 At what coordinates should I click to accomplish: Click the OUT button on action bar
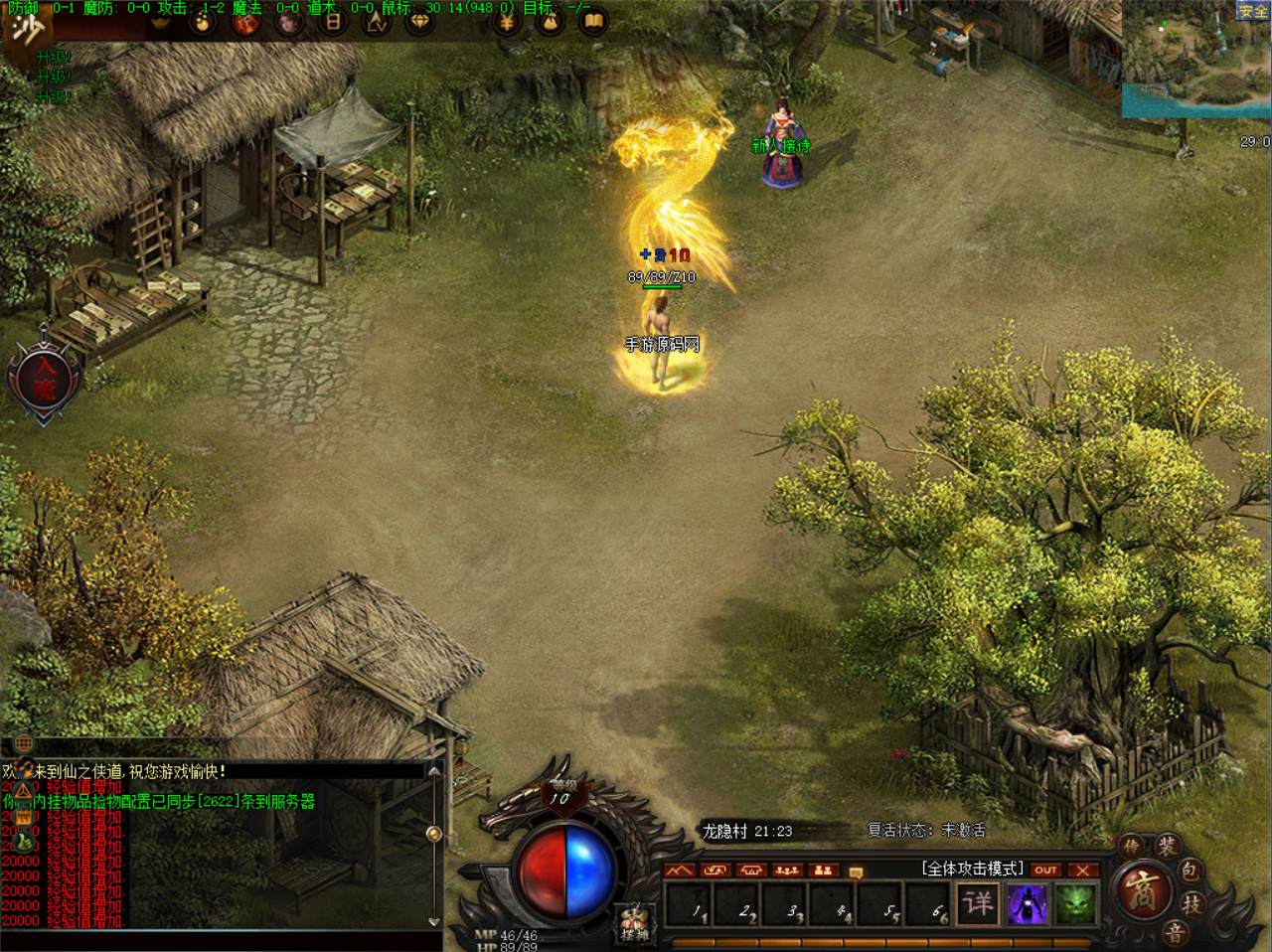point(1044,871)
